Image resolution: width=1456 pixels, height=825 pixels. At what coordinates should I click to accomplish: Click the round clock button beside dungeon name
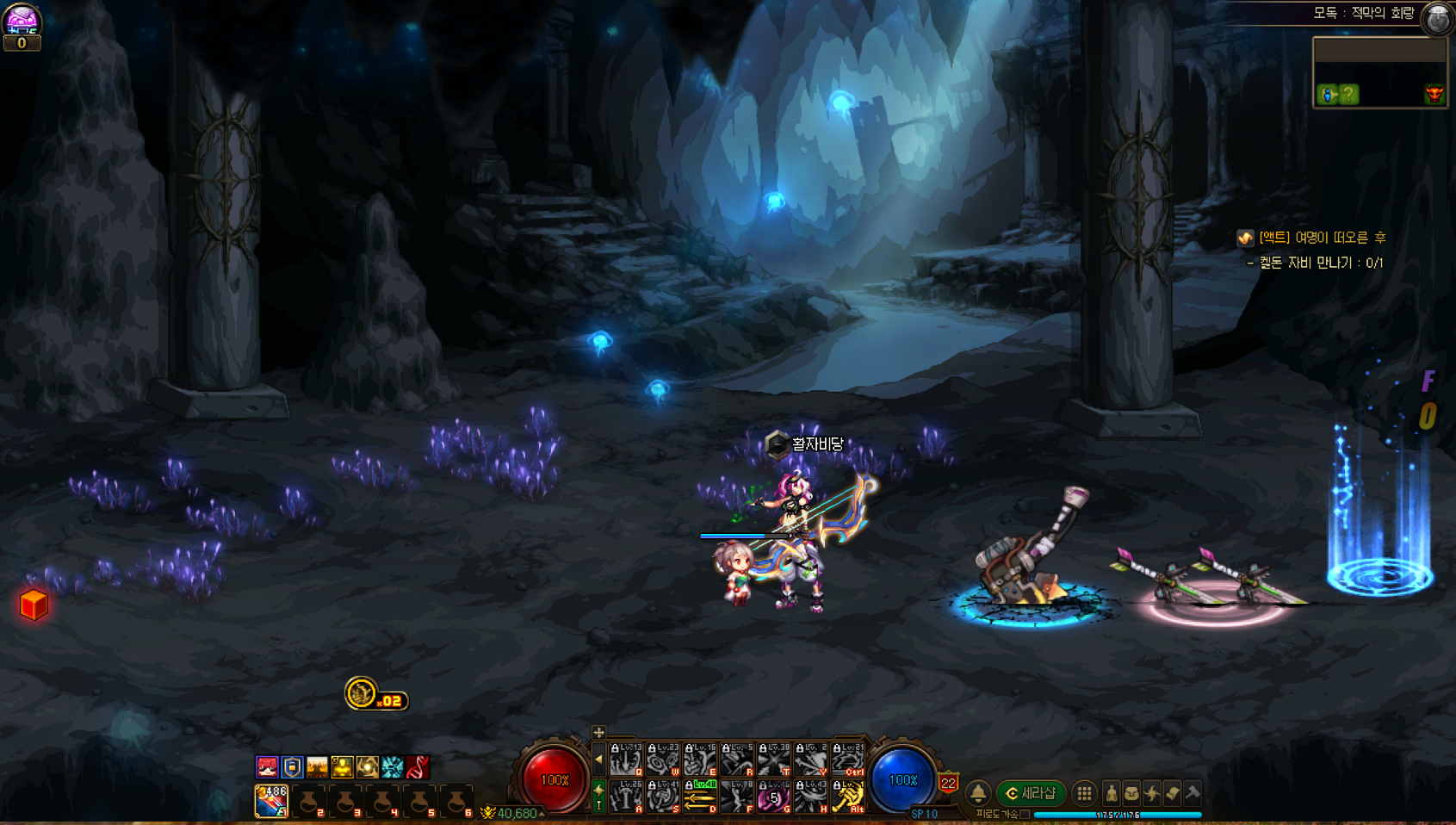pos(1438,18)
